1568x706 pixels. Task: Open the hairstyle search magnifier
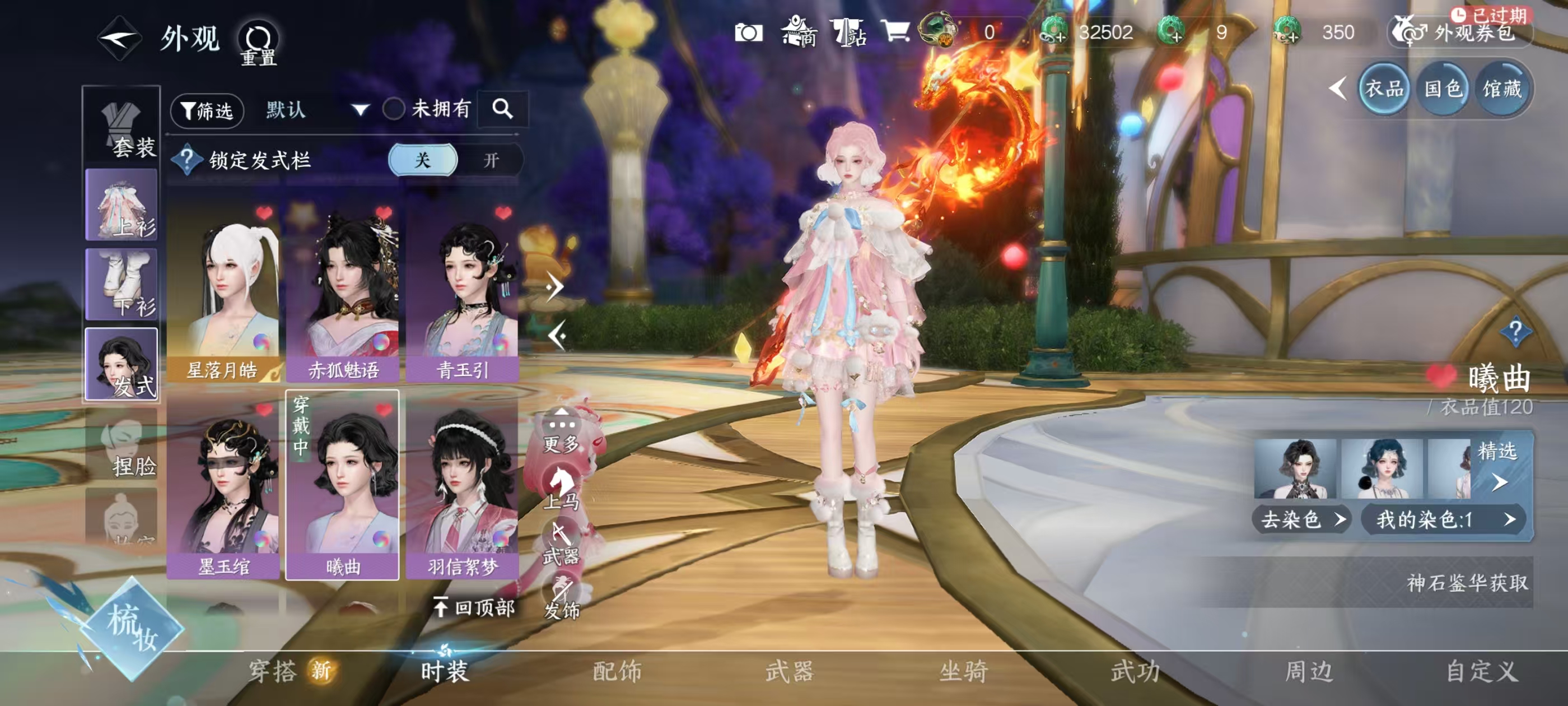tap(502, 109)
